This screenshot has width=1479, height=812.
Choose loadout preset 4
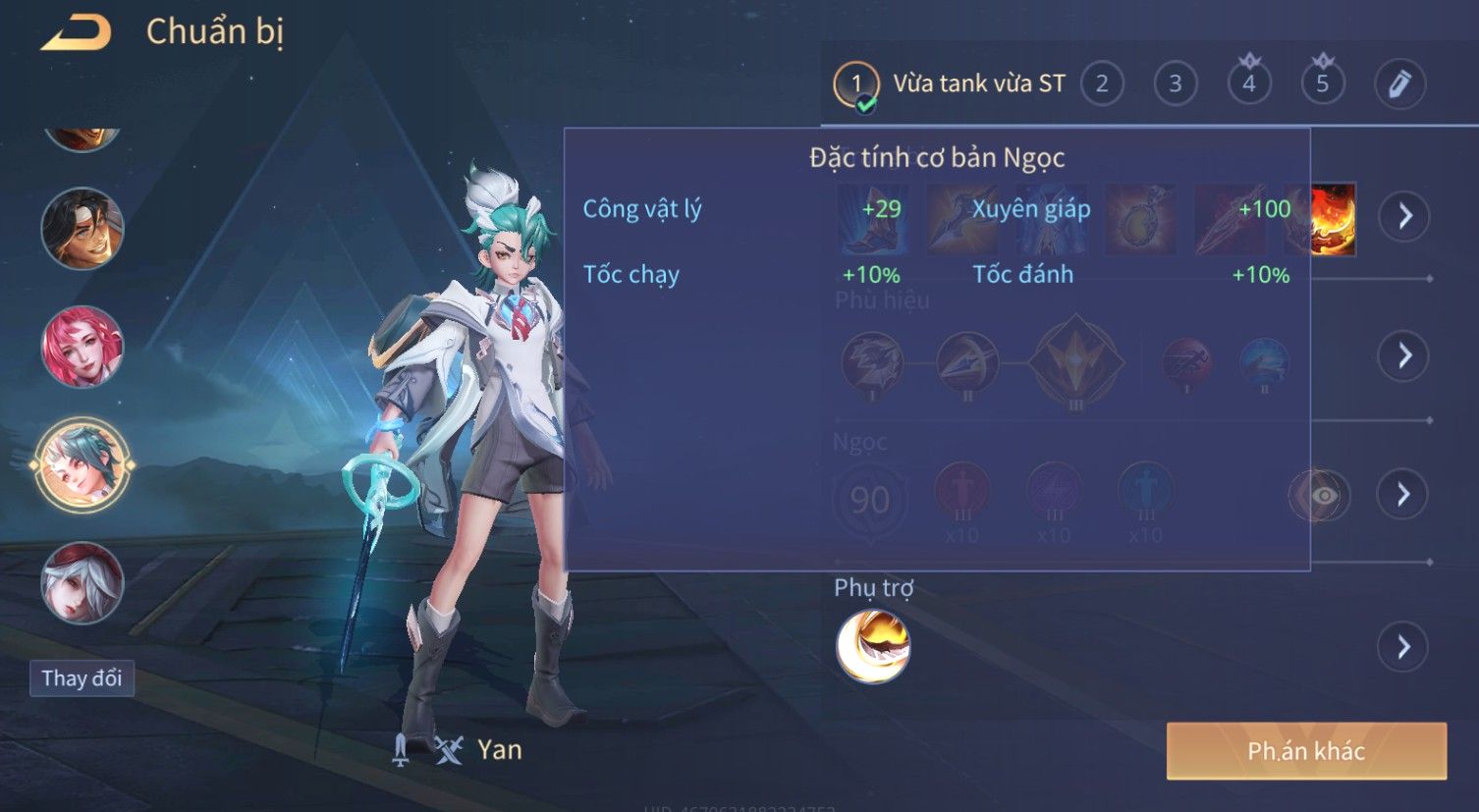(x=1249, y=84)
